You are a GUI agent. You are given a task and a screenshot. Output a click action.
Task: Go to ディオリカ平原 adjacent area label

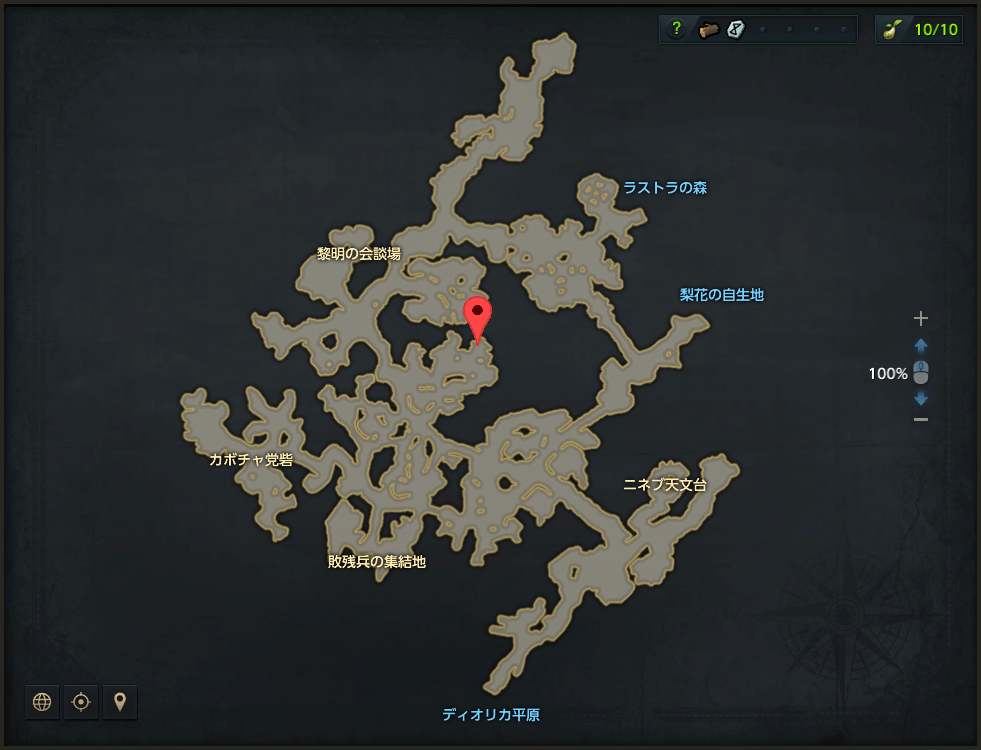pos(491,715)
